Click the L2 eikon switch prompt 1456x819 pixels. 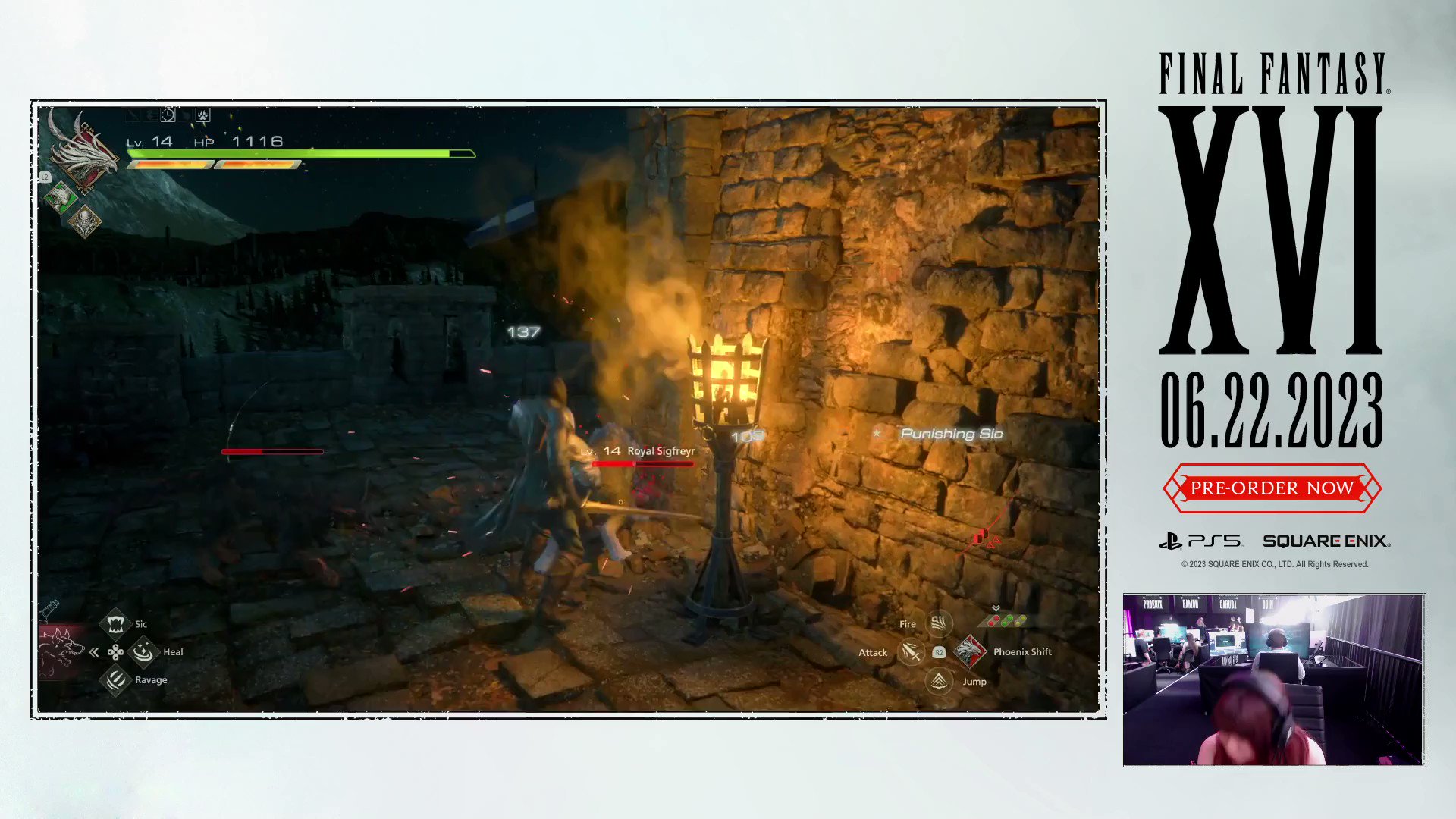46,176
